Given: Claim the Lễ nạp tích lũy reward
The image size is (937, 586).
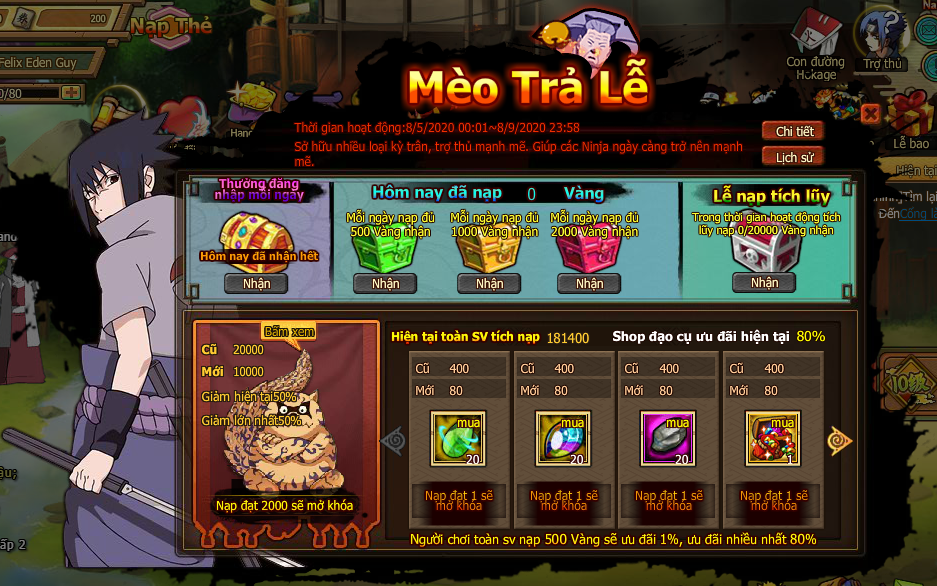Looking at the screenshot, I should tap(764, 283).
